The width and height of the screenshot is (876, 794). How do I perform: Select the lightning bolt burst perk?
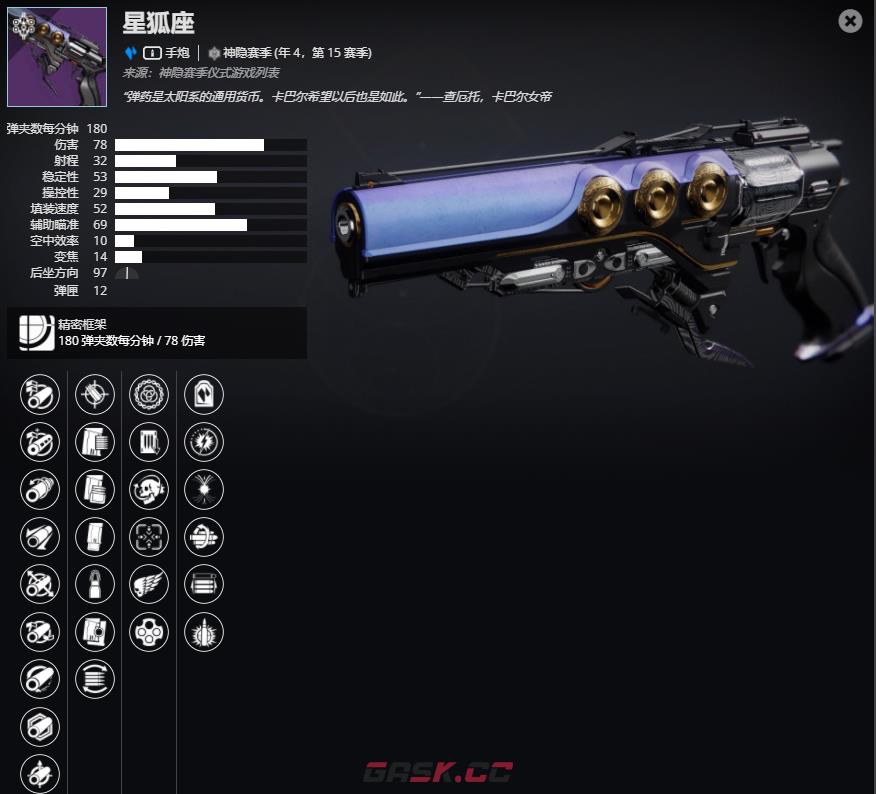(204, 441)
